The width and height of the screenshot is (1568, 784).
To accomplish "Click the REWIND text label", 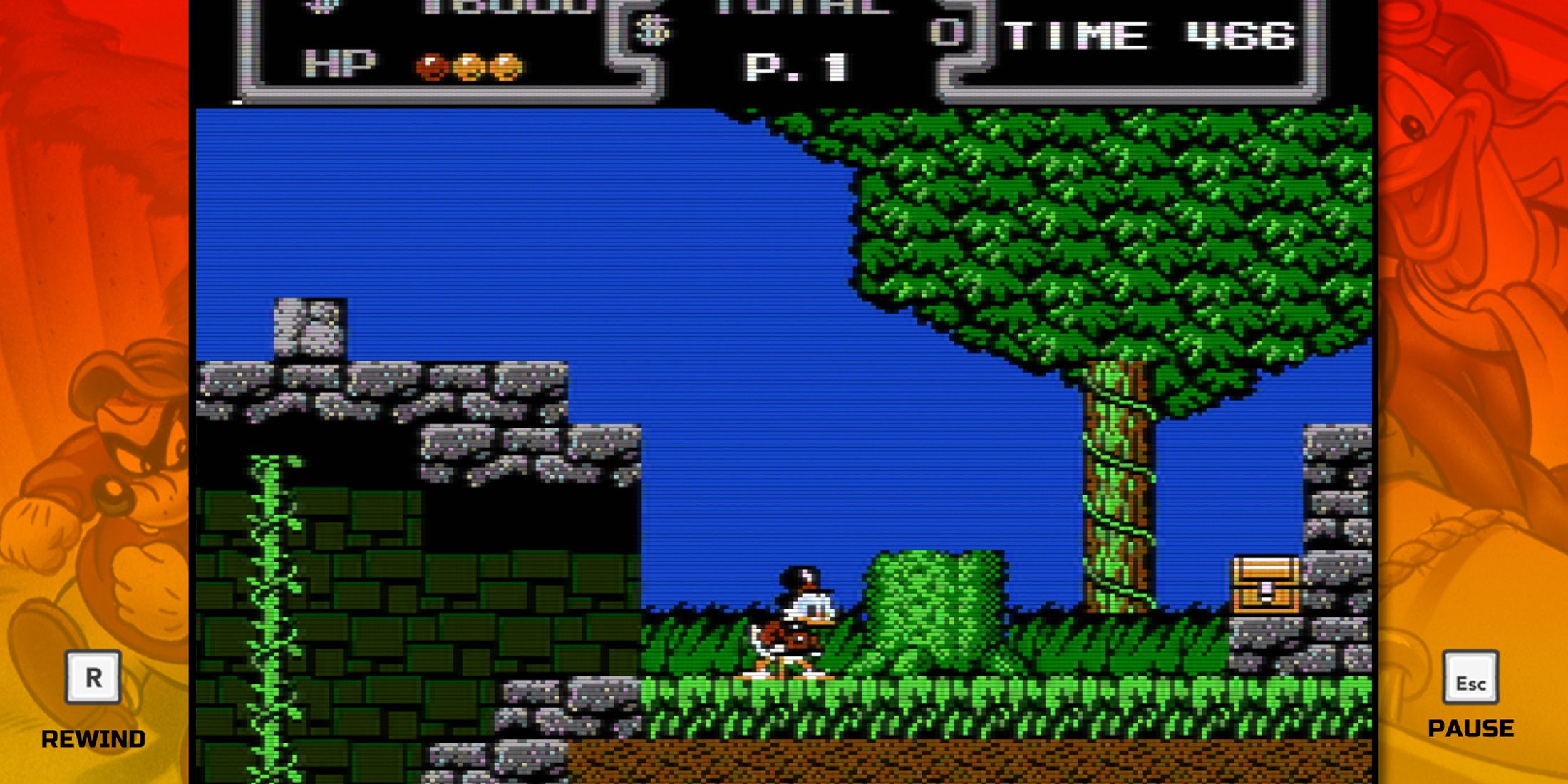I will click(93, 739).
